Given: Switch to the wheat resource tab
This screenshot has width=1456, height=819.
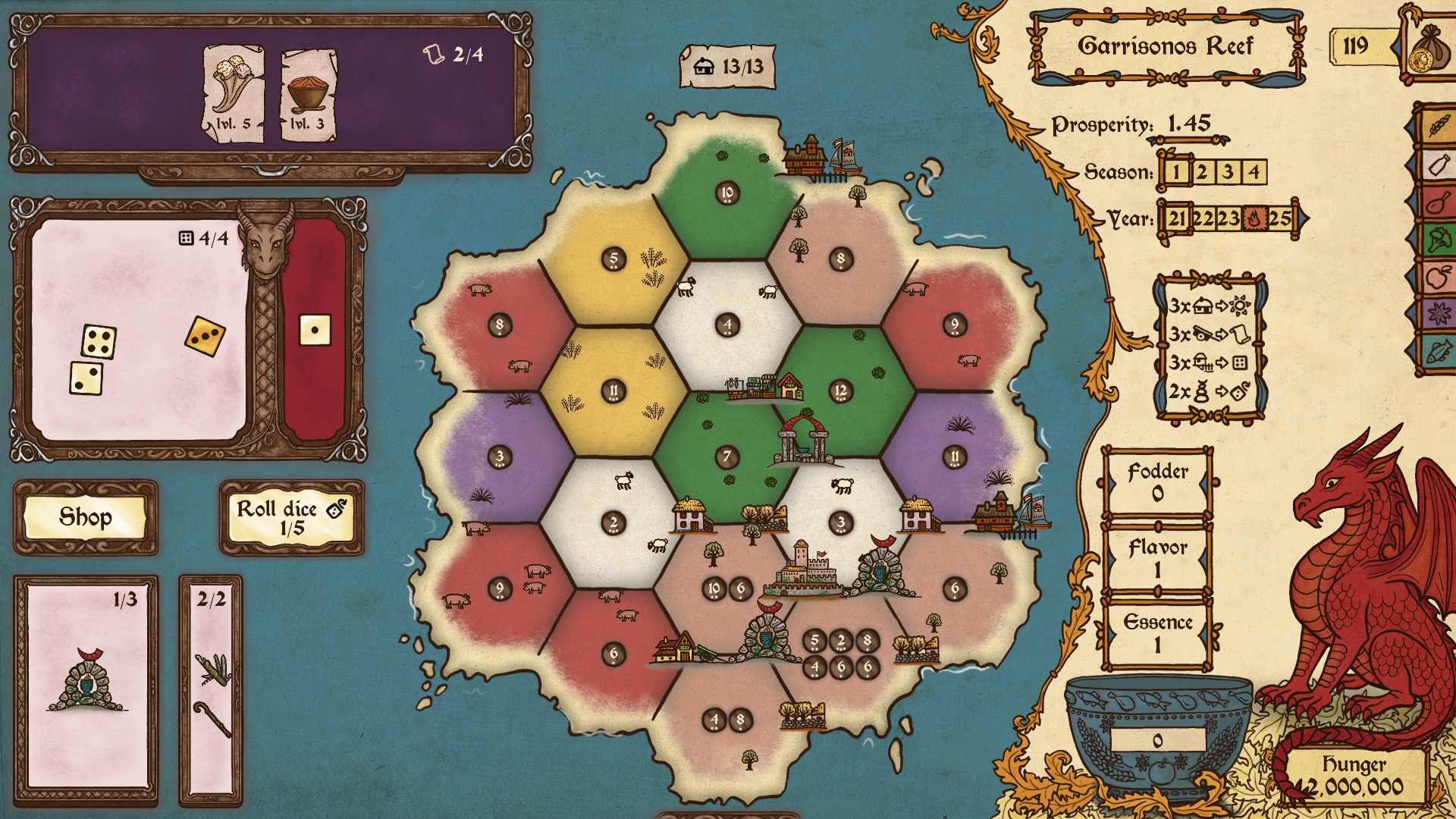Looking at the screenshot, I should coord(1438,124).
